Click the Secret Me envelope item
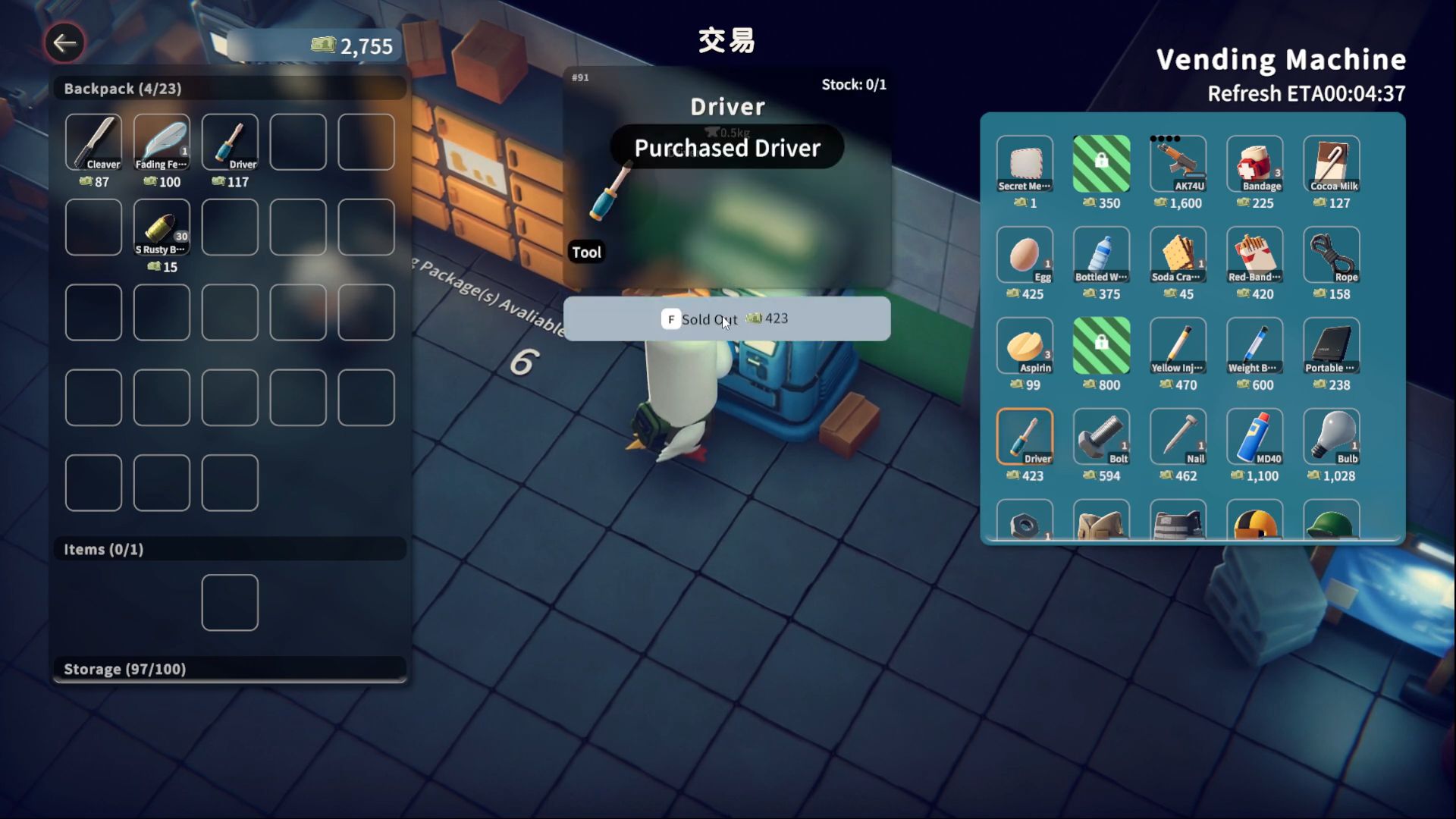The image size is (1456, 819). (x=1025, y=165)
